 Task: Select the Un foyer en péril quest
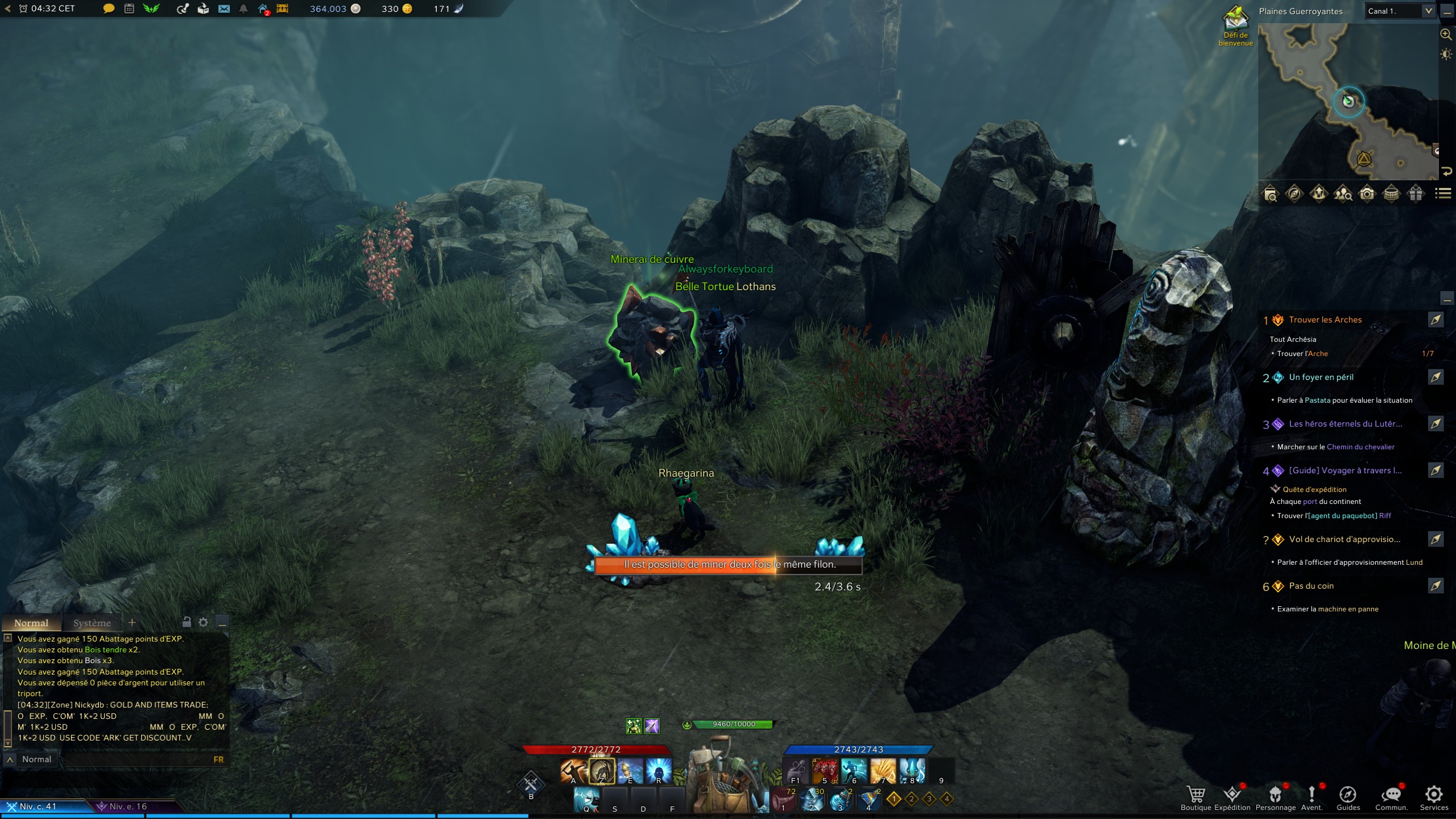coord(1321,377)
